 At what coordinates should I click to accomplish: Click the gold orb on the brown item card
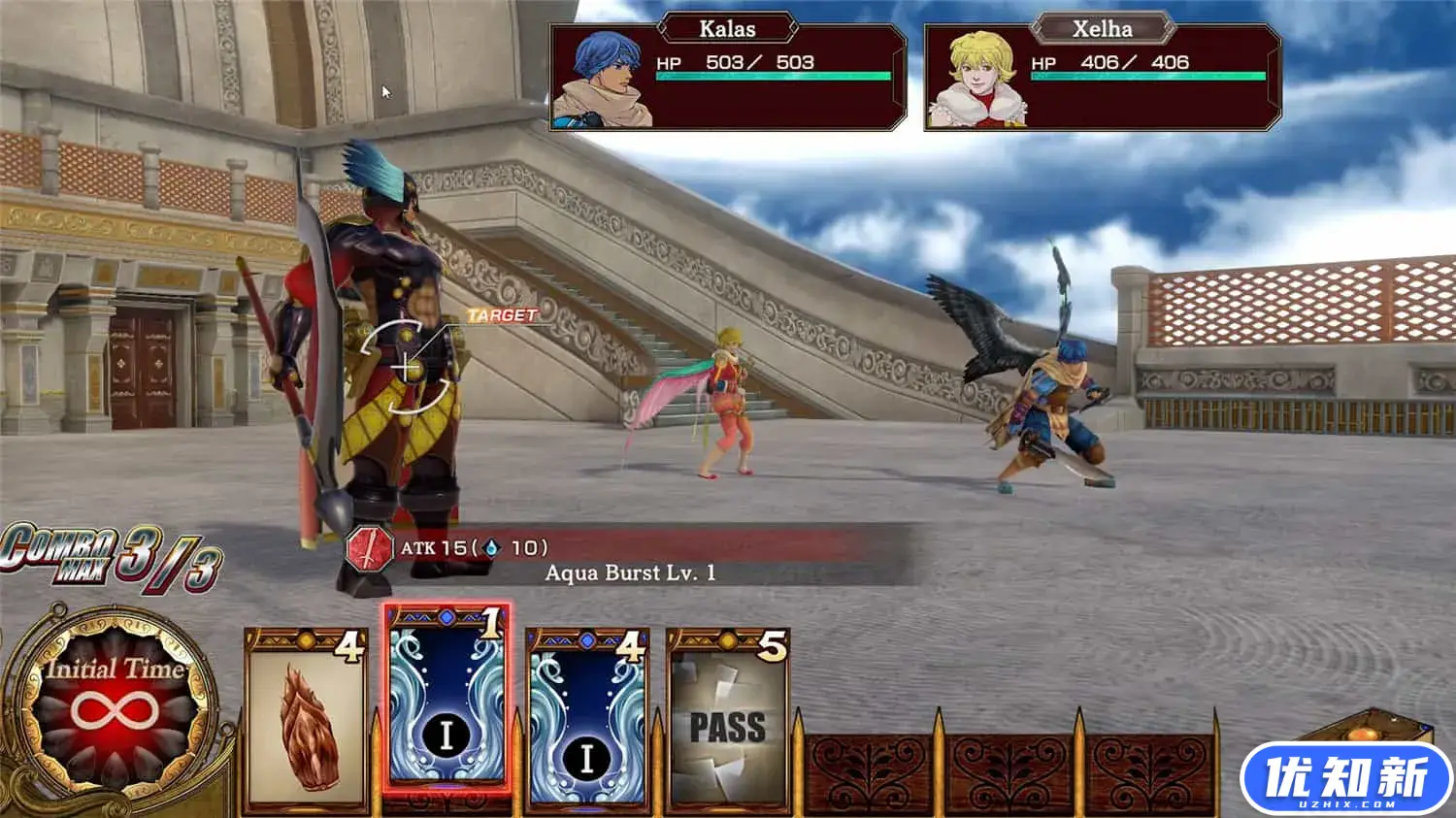click(305, 638)
